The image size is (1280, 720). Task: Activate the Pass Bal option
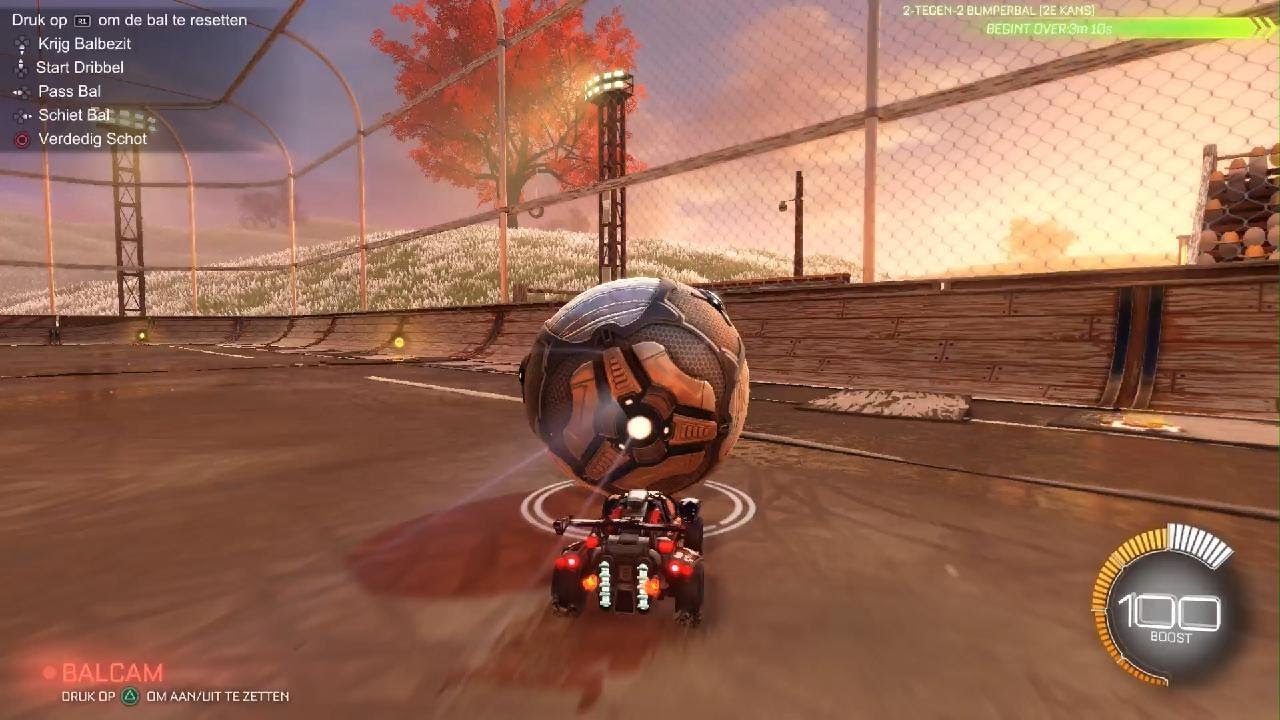click(x=69, y=92)
